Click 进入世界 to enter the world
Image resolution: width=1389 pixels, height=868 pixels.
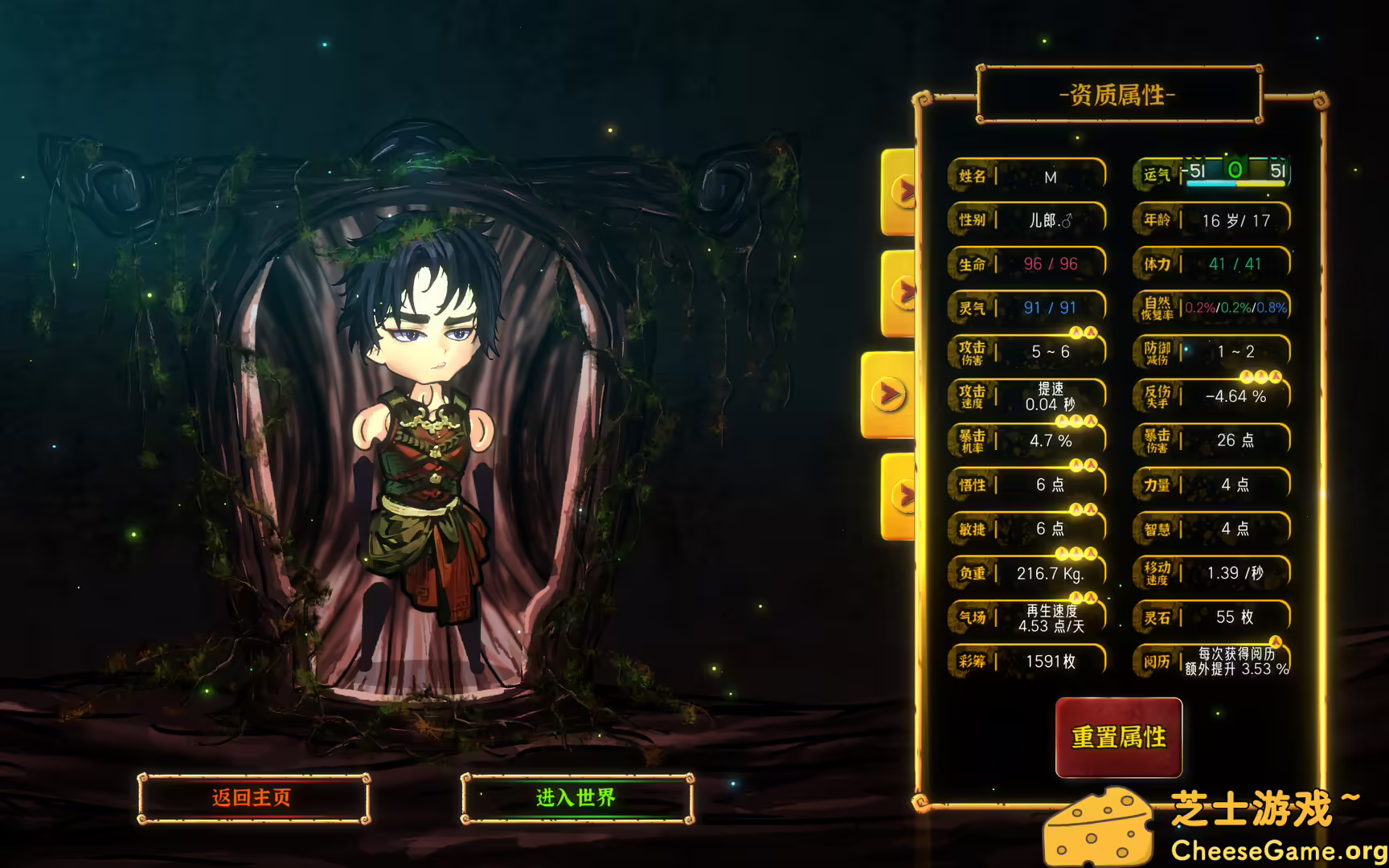(576, 798)
